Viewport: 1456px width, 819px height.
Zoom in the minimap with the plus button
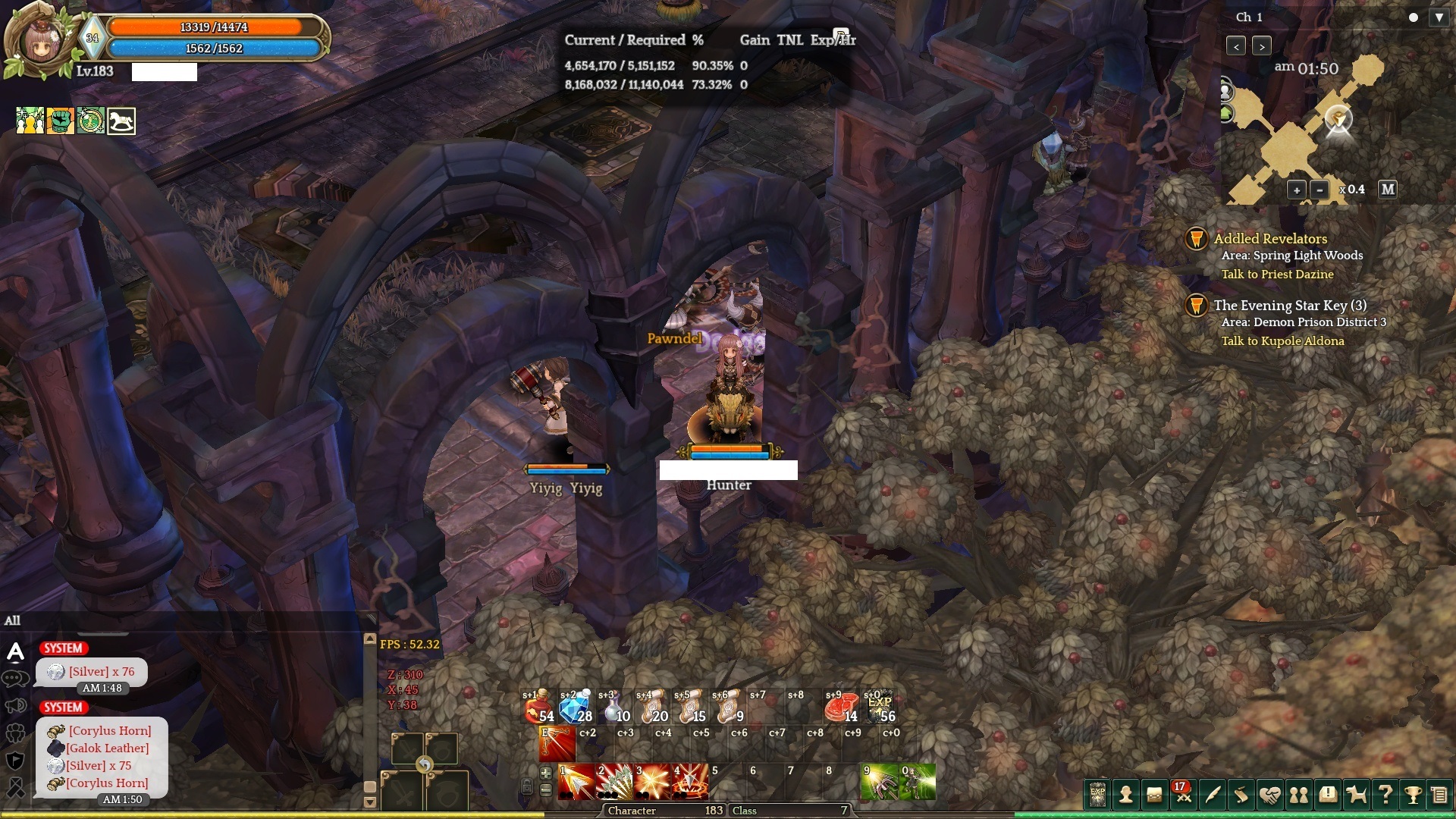[1296, 190]
